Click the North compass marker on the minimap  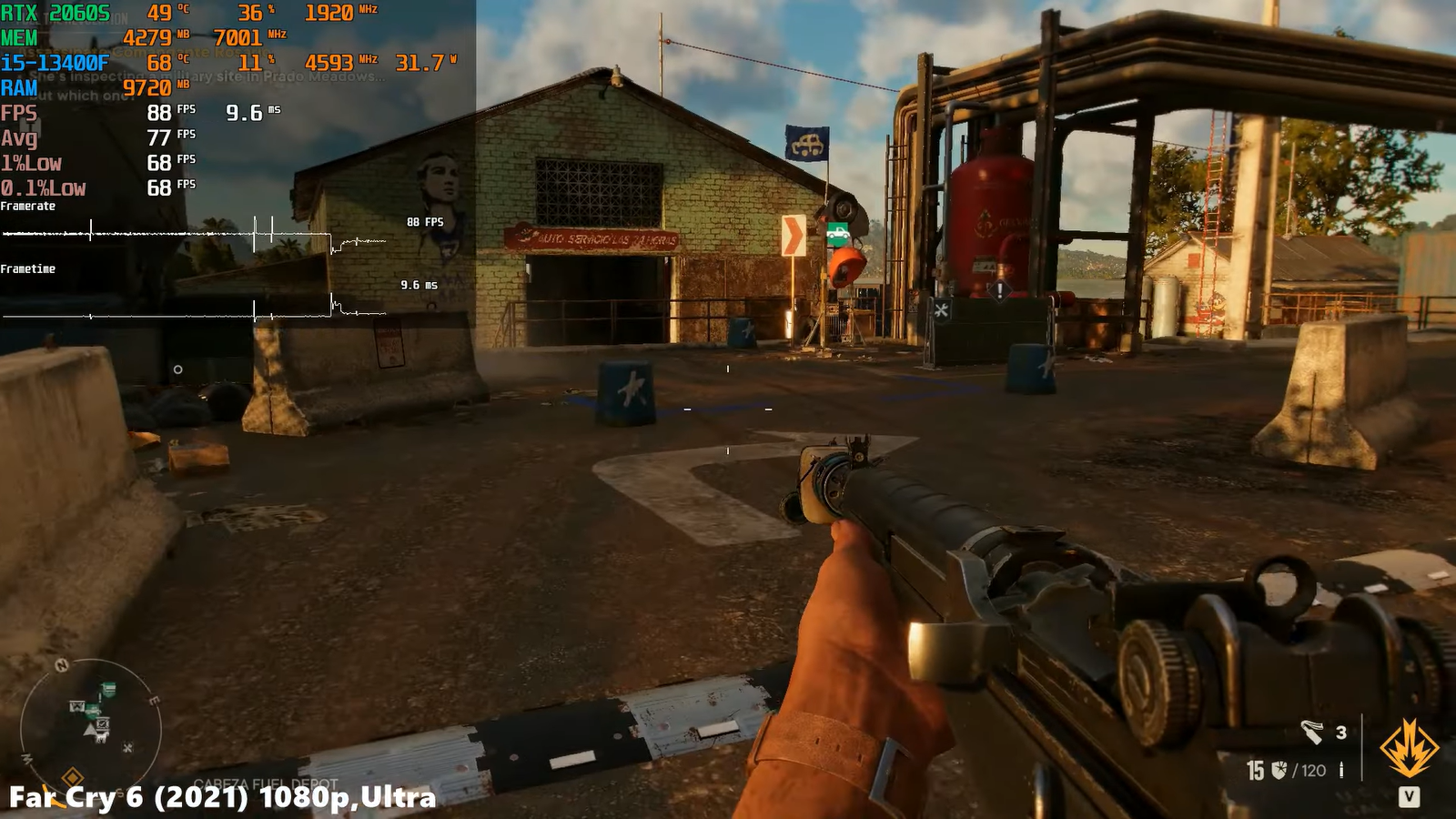click(x=62, y=665)
